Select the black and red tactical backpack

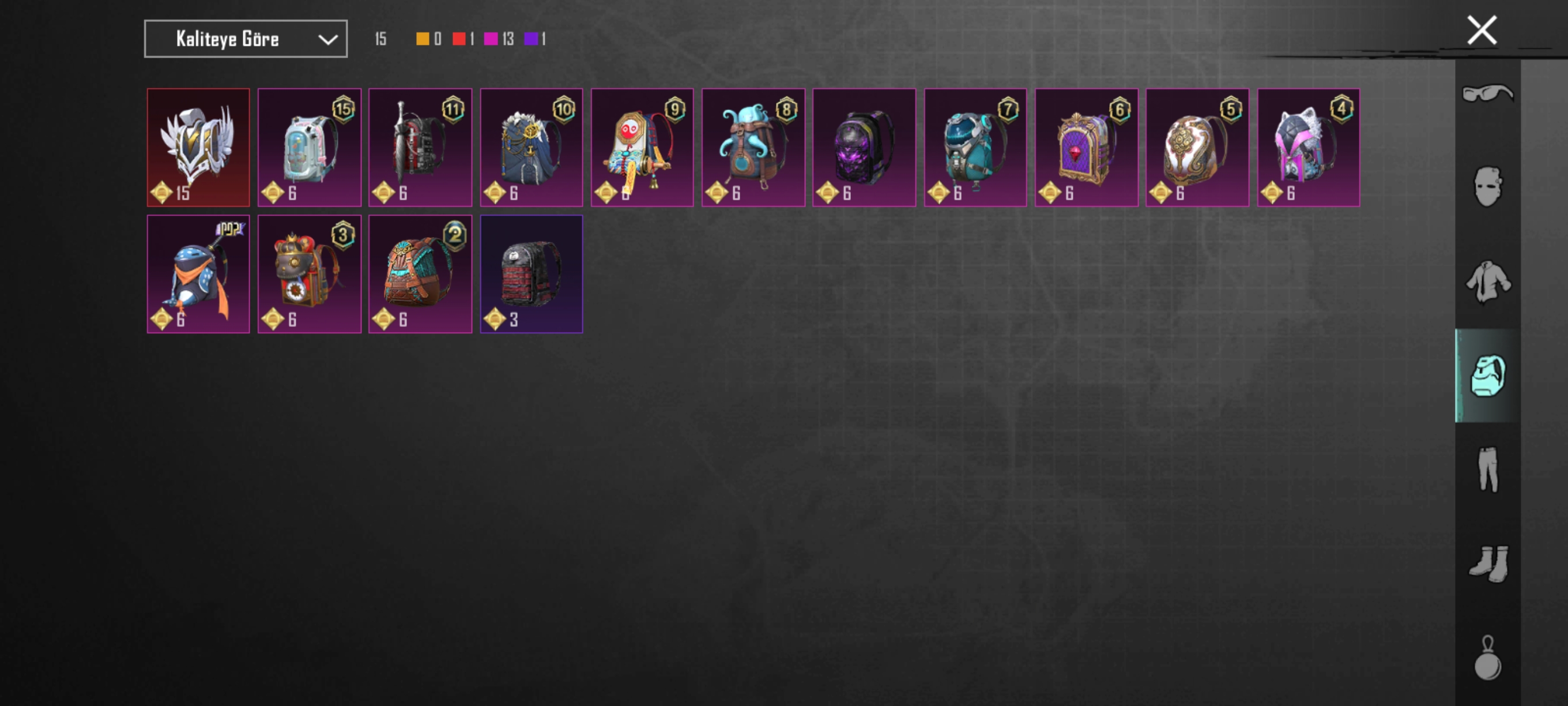(x=531, y=274)
